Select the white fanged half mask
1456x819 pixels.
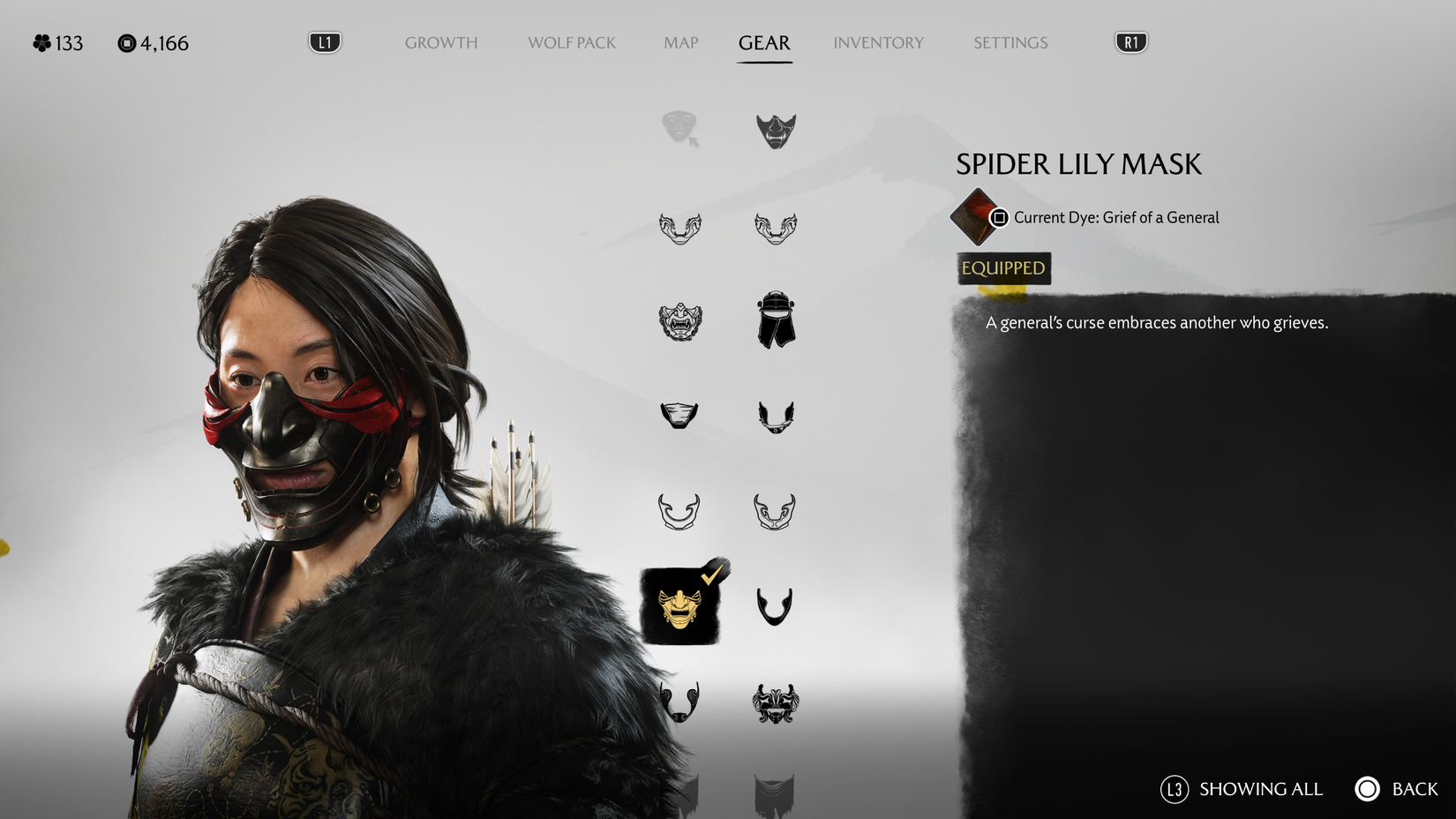point(679,510)
